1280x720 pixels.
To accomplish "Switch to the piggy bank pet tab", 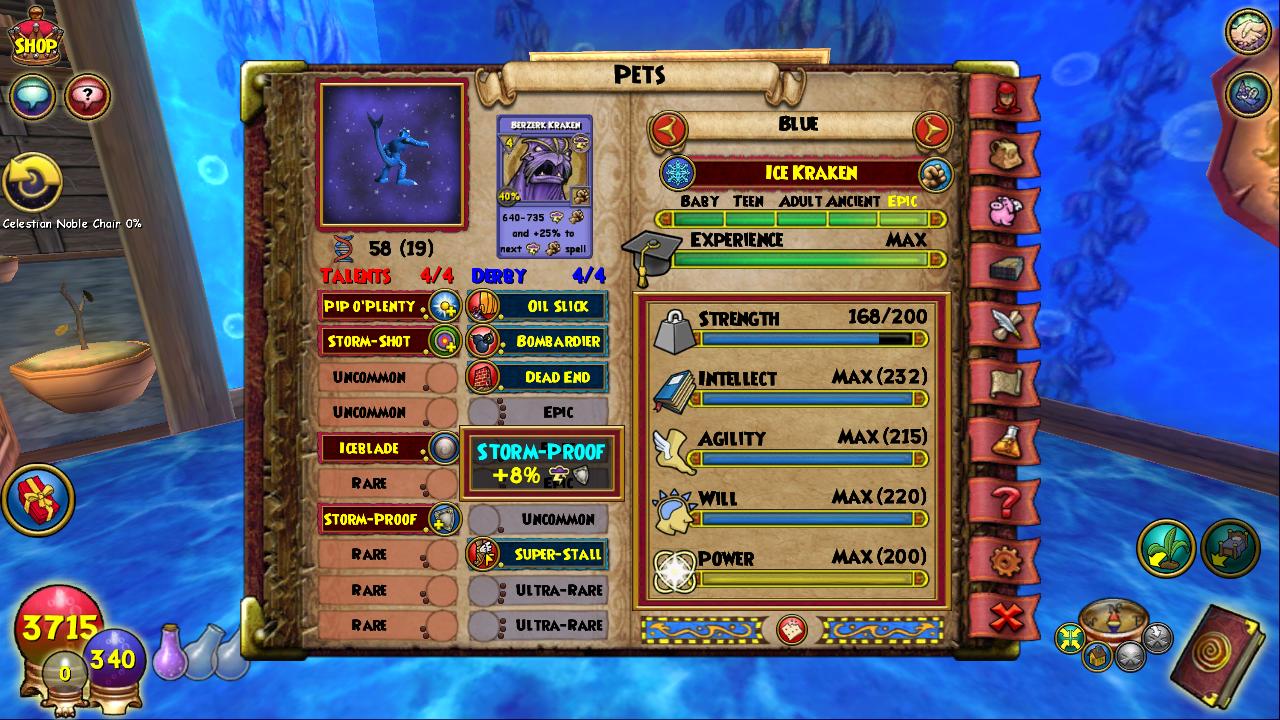I will (1004, 210).
